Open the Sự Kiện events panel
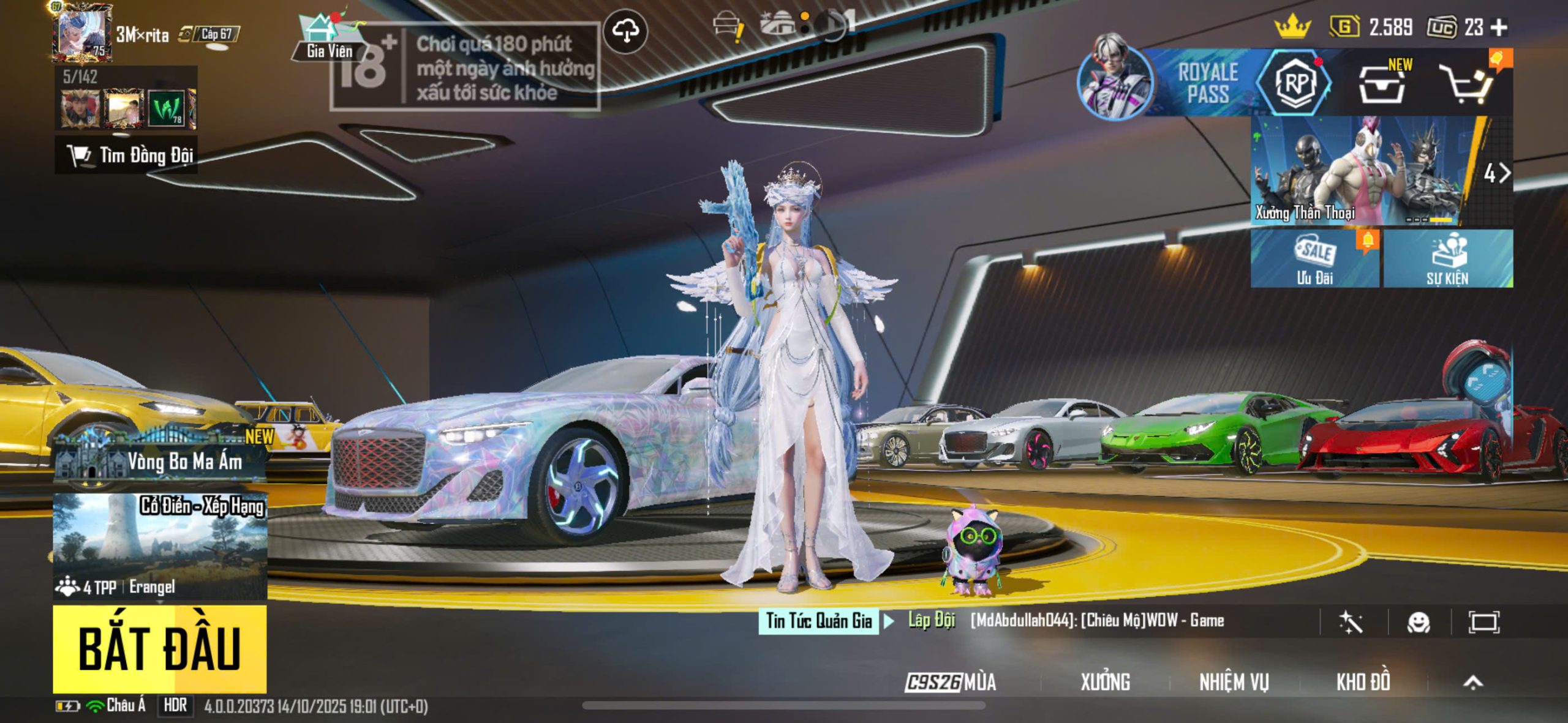Image resolution: width=1568 pixels, height=723 pixels. coord(1448,259)
